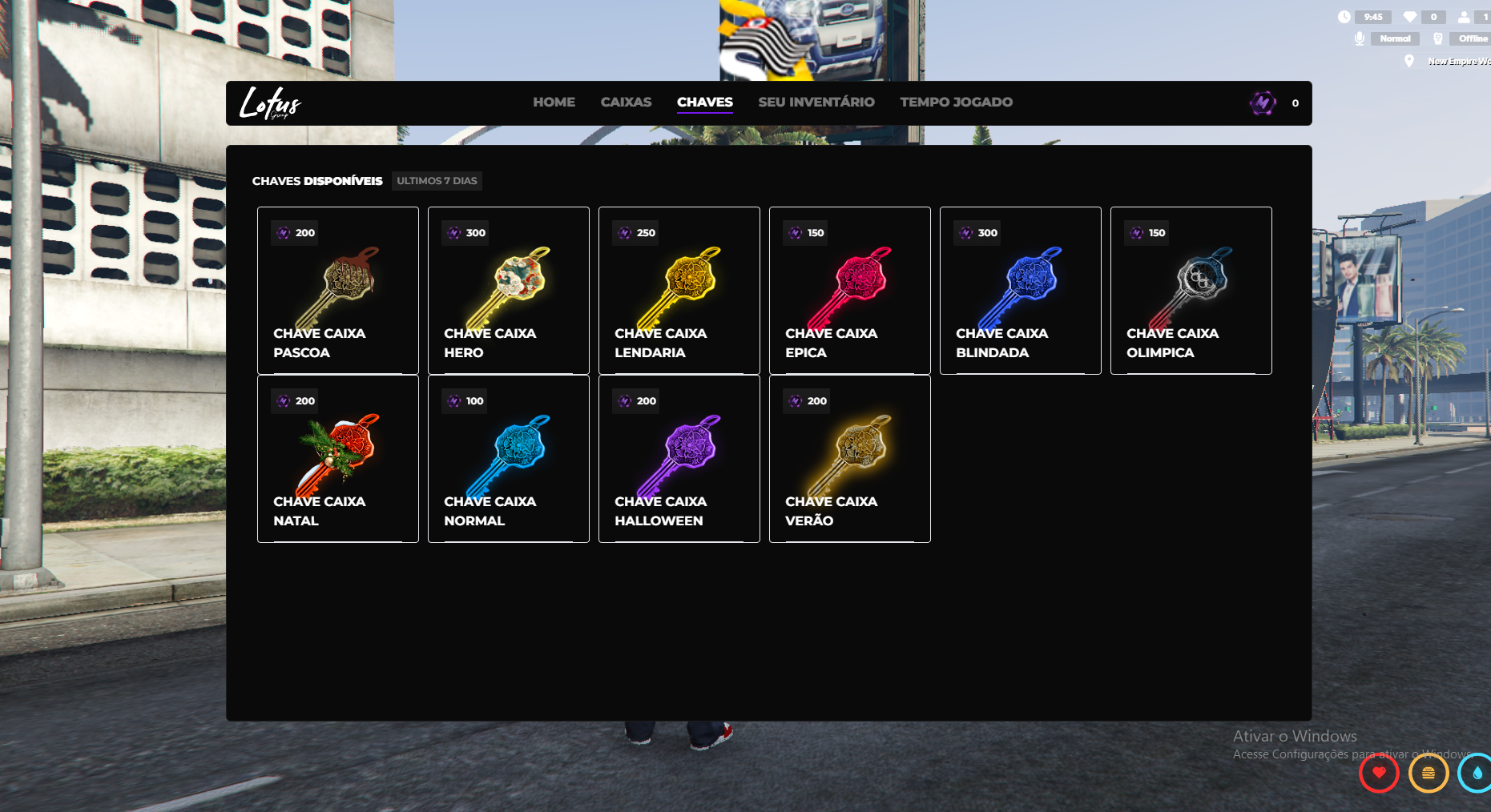Show the Tempo Jogado tab

pos(956,103)
